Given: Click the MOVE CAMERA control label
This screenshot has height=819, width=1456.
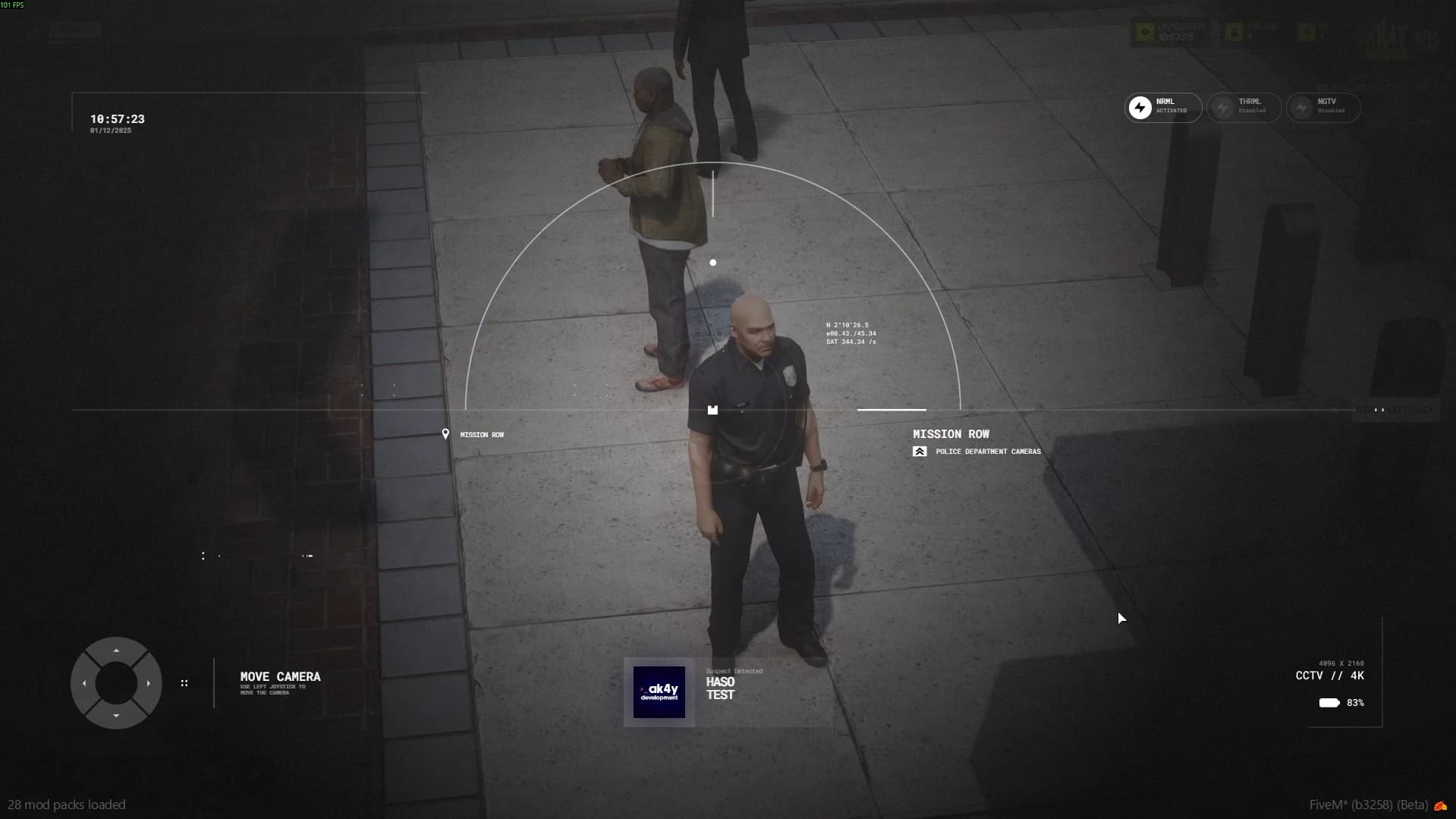Looking at the screenshot, I should [279, 676].
